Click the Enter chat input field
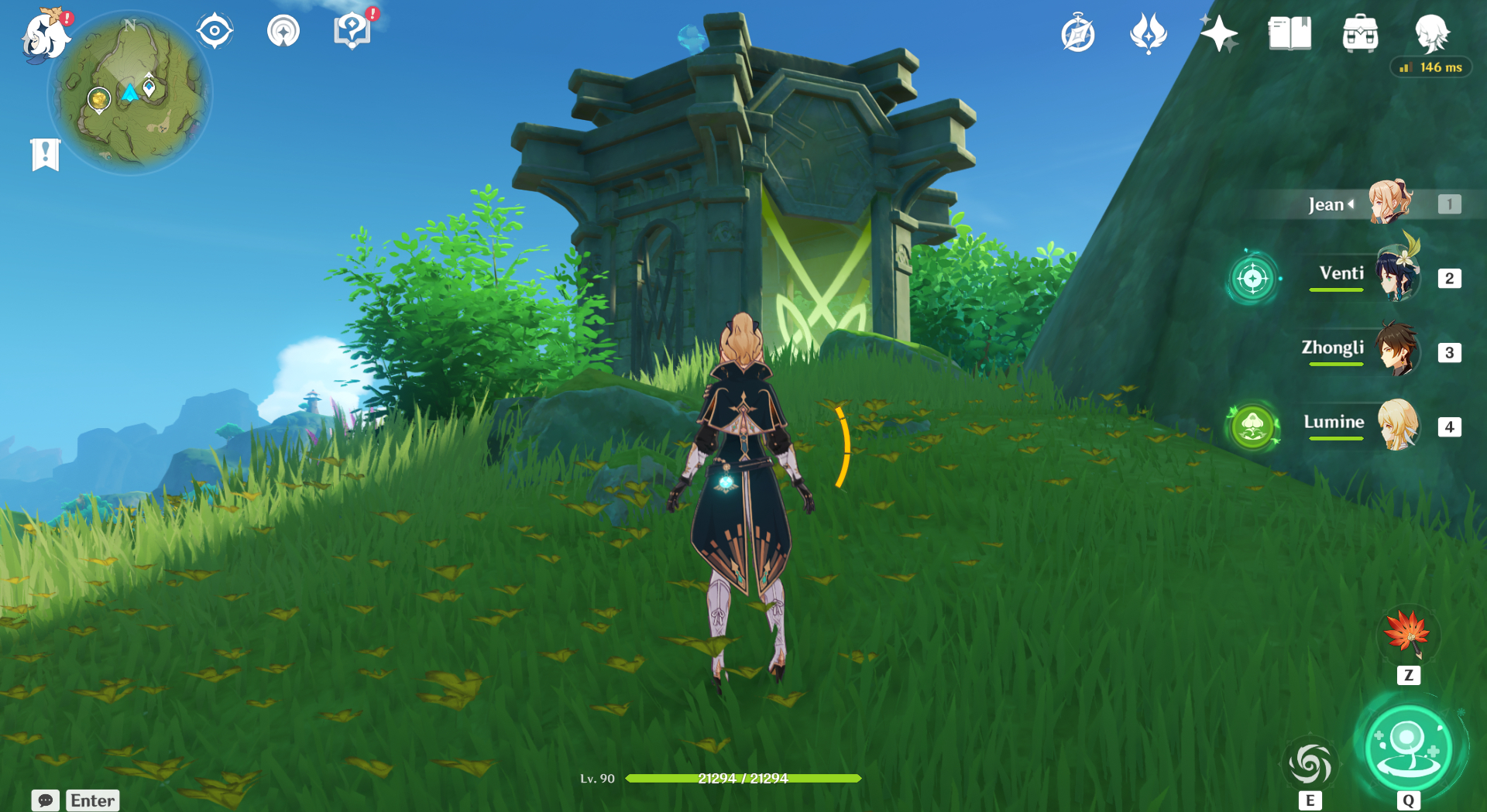 coord(92,800)
